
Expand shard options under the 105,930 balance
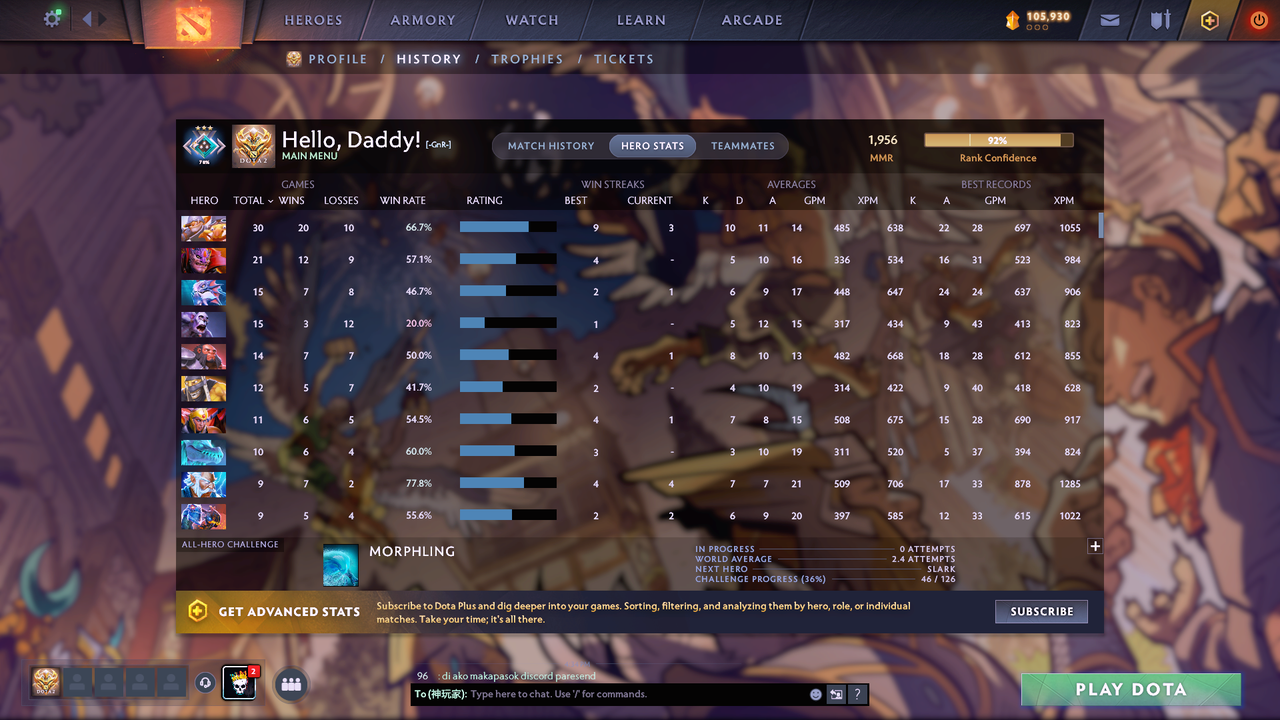[x=1035, y=29]
